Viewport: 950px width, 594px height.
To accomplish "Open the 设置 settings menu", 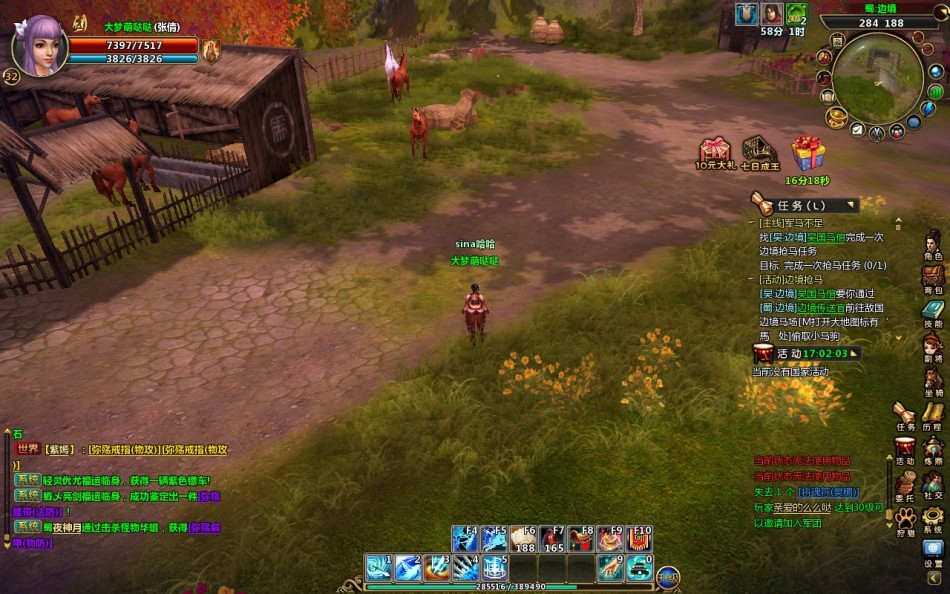I will click(933, 552).
